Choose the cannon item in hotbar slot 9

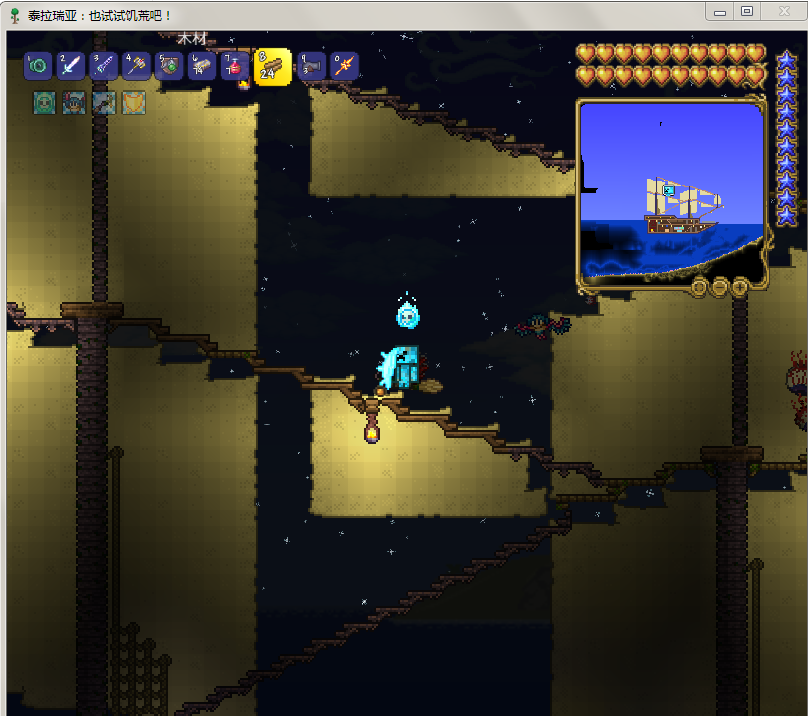[x=312, y=66]
